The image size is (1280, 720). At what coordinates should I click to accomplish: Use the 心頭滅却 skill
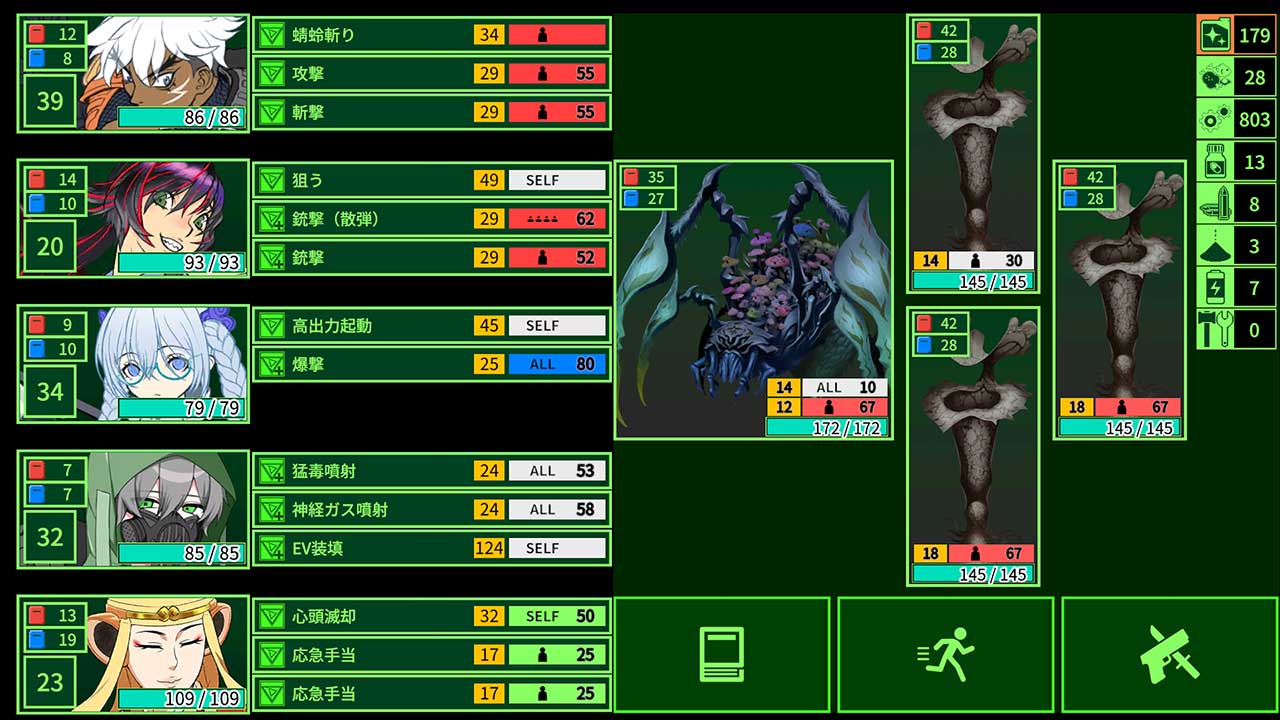point(430,616)
